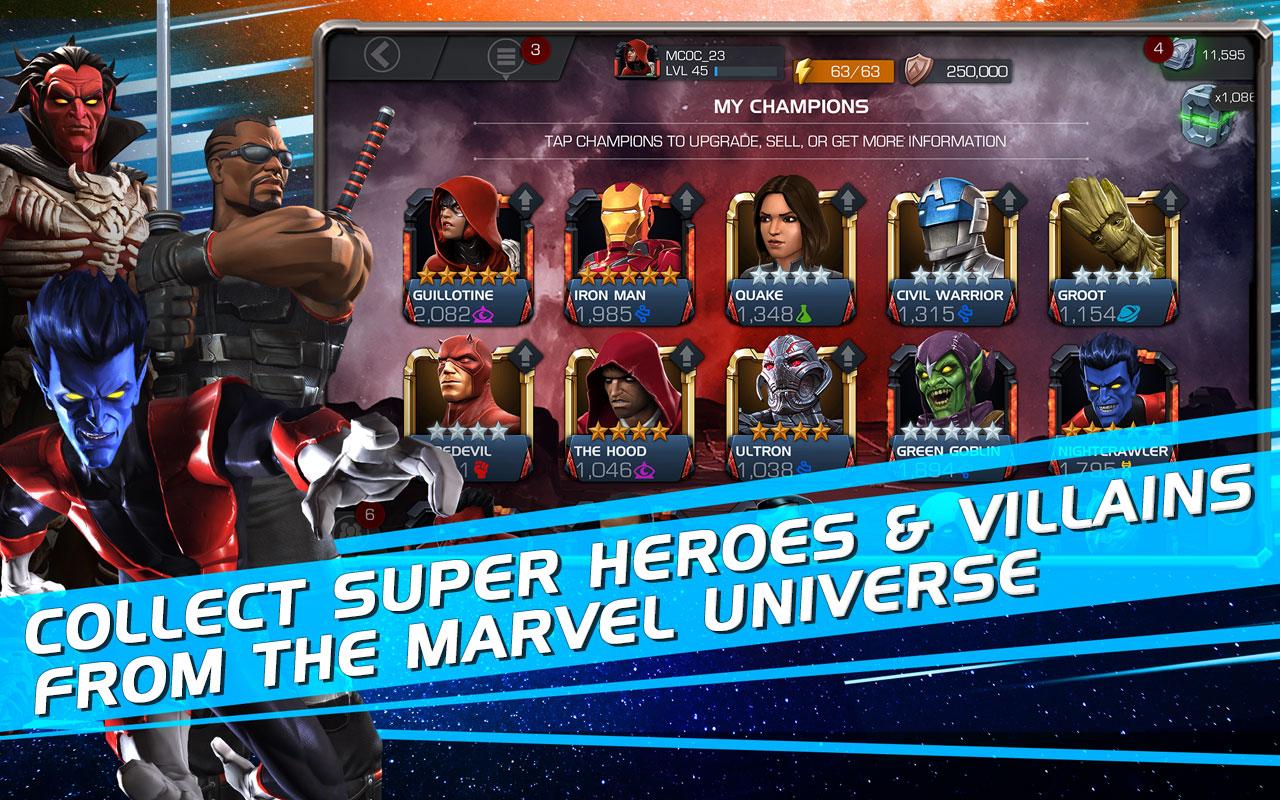1280x800 pixels.
Task: Tap the back arrow button
Action: (380, 55)
